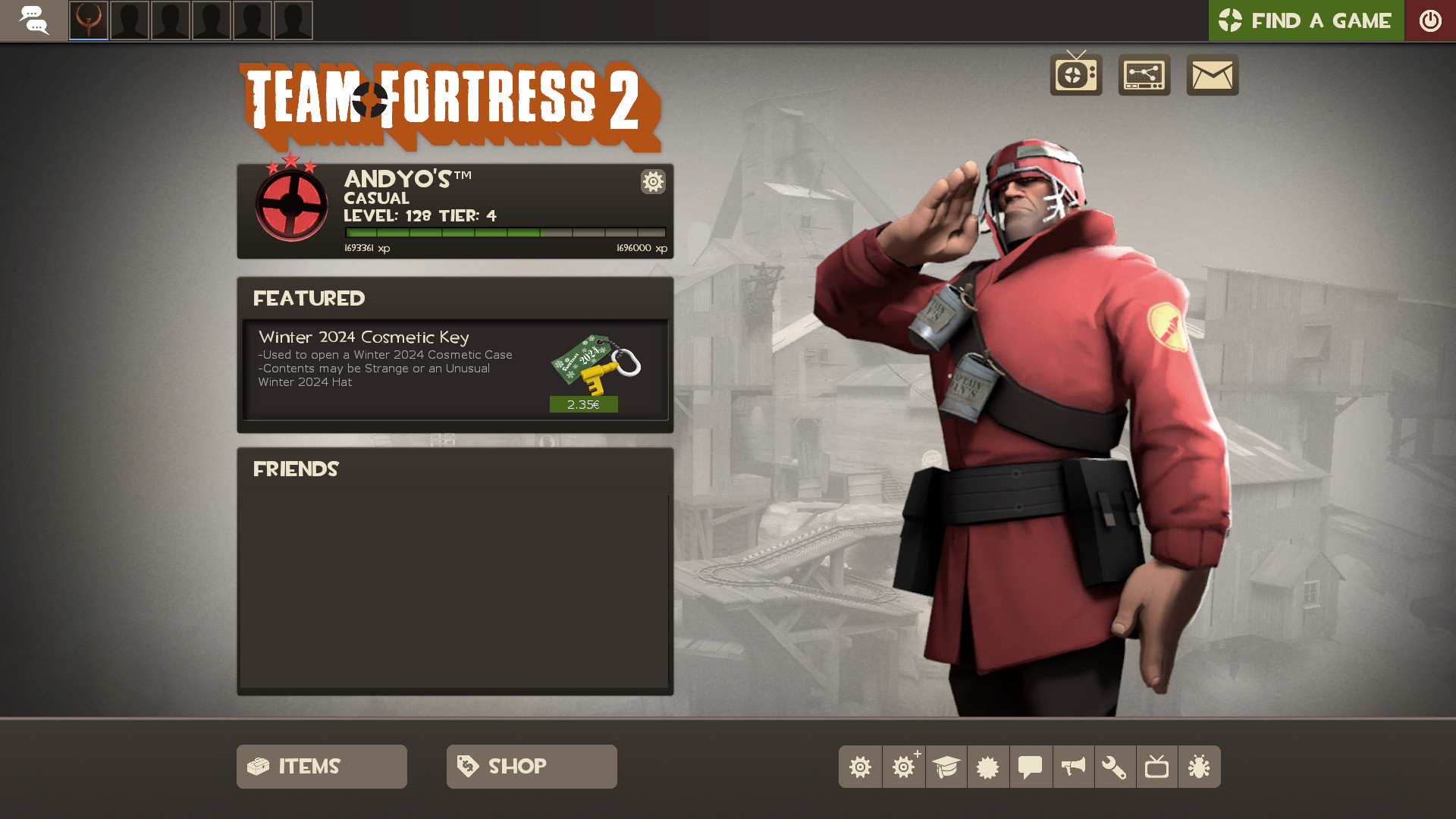This screenshot has width=1456, height=819.
Task: Click the megaphone report icon
Action: [x=1072, y=767]
